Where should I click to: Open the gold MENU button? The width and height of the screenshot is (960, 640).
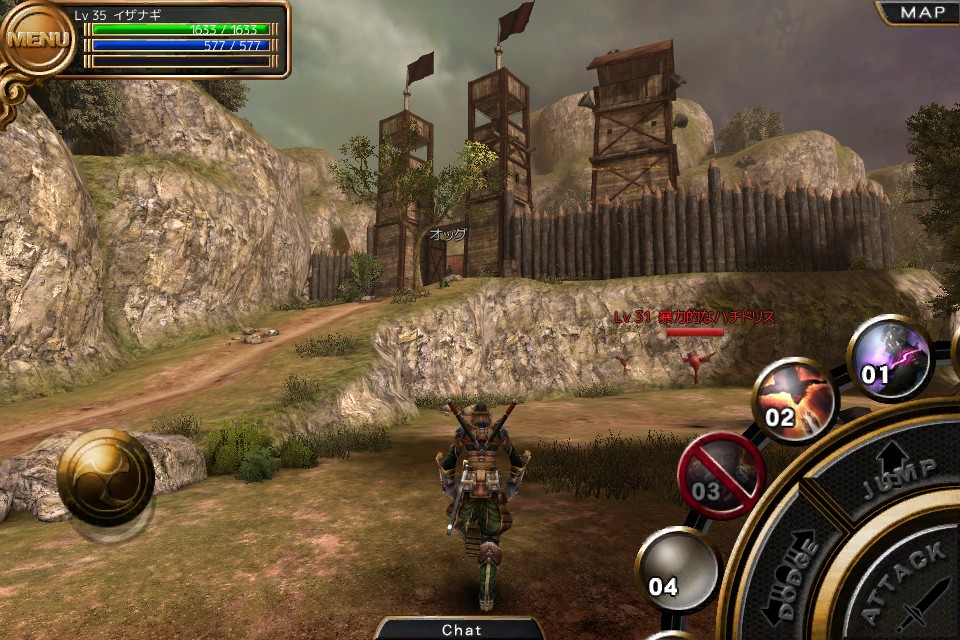tap(38, 40)
